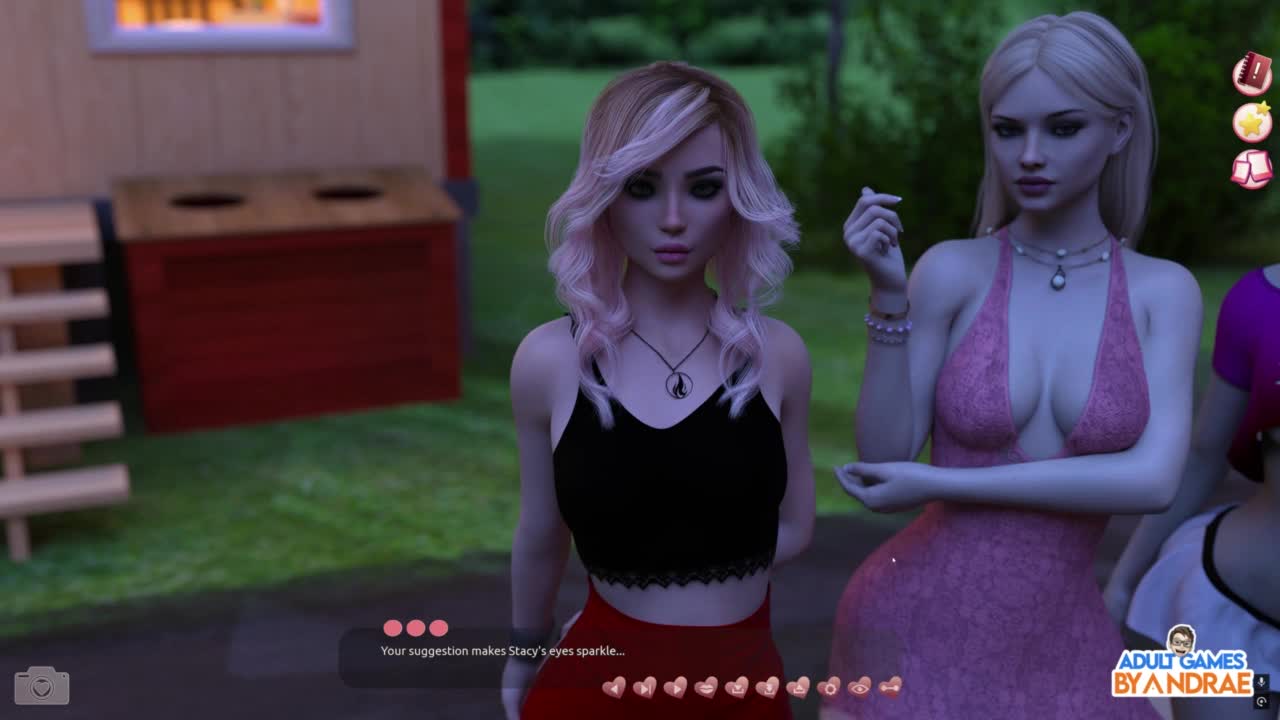1280x720 pixels.
Task: Open the gold stars icon
Action: (1251, 122)
